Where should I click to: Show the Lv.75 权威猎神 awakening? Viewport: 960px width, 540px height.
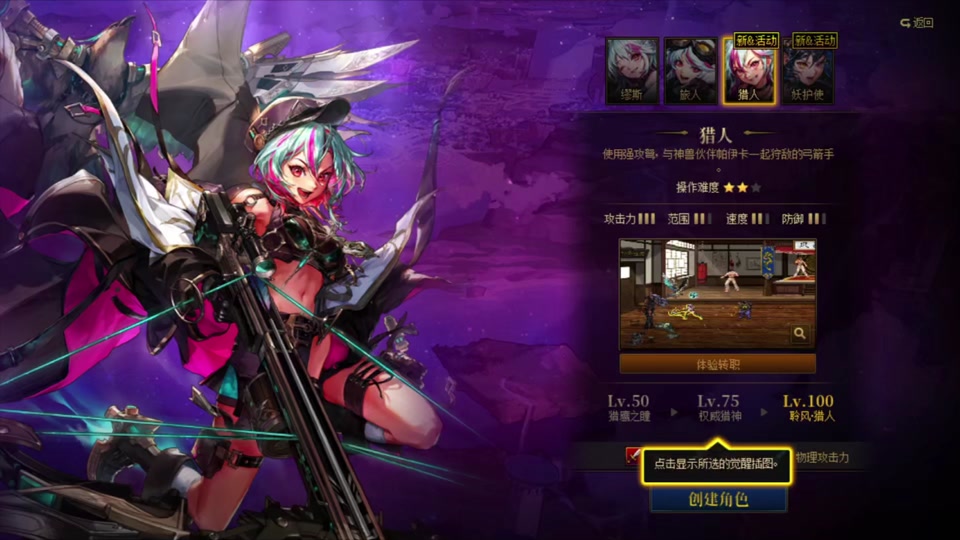(718, 408)
